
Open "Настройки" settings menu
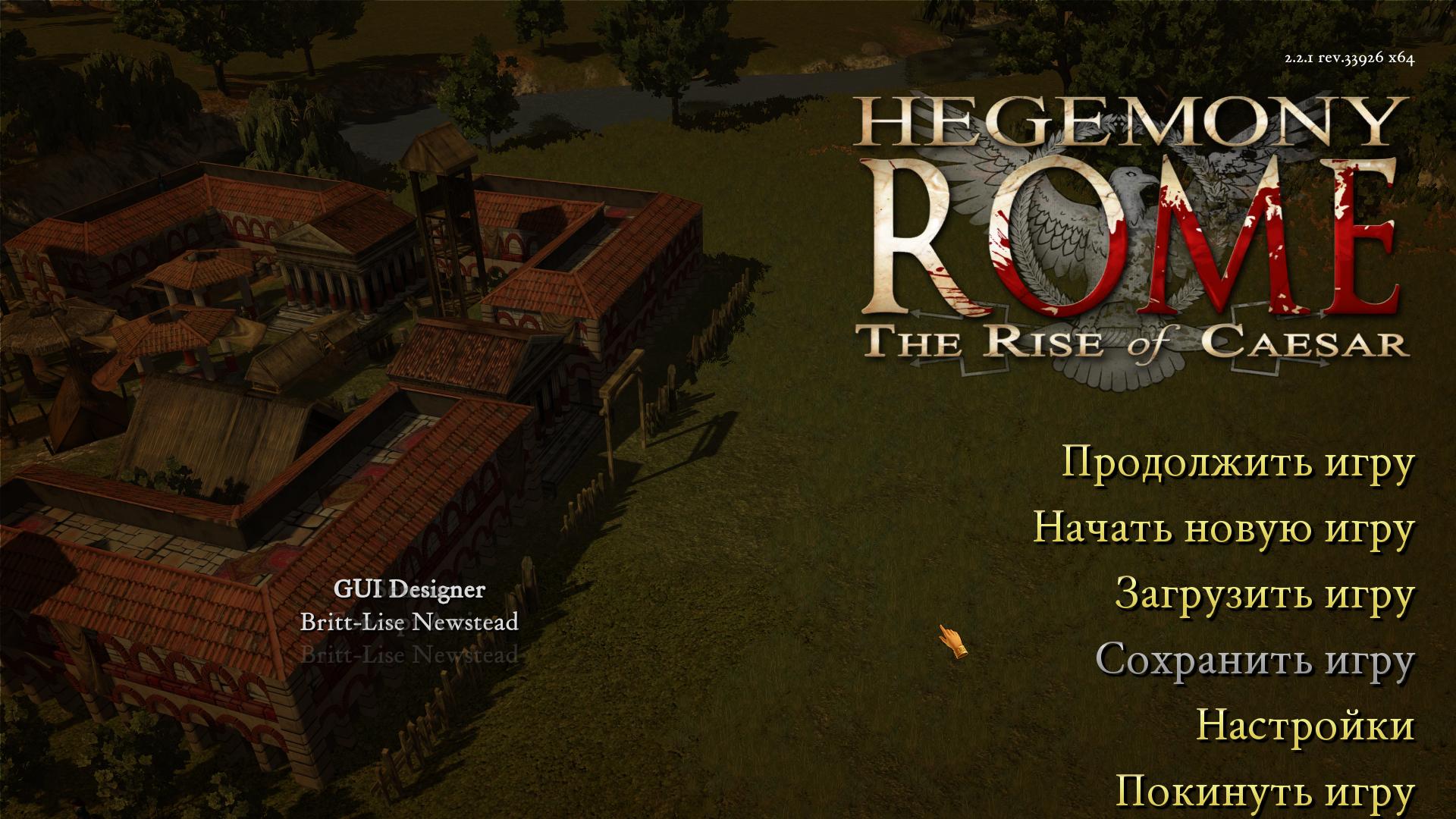pos(1305,726)
